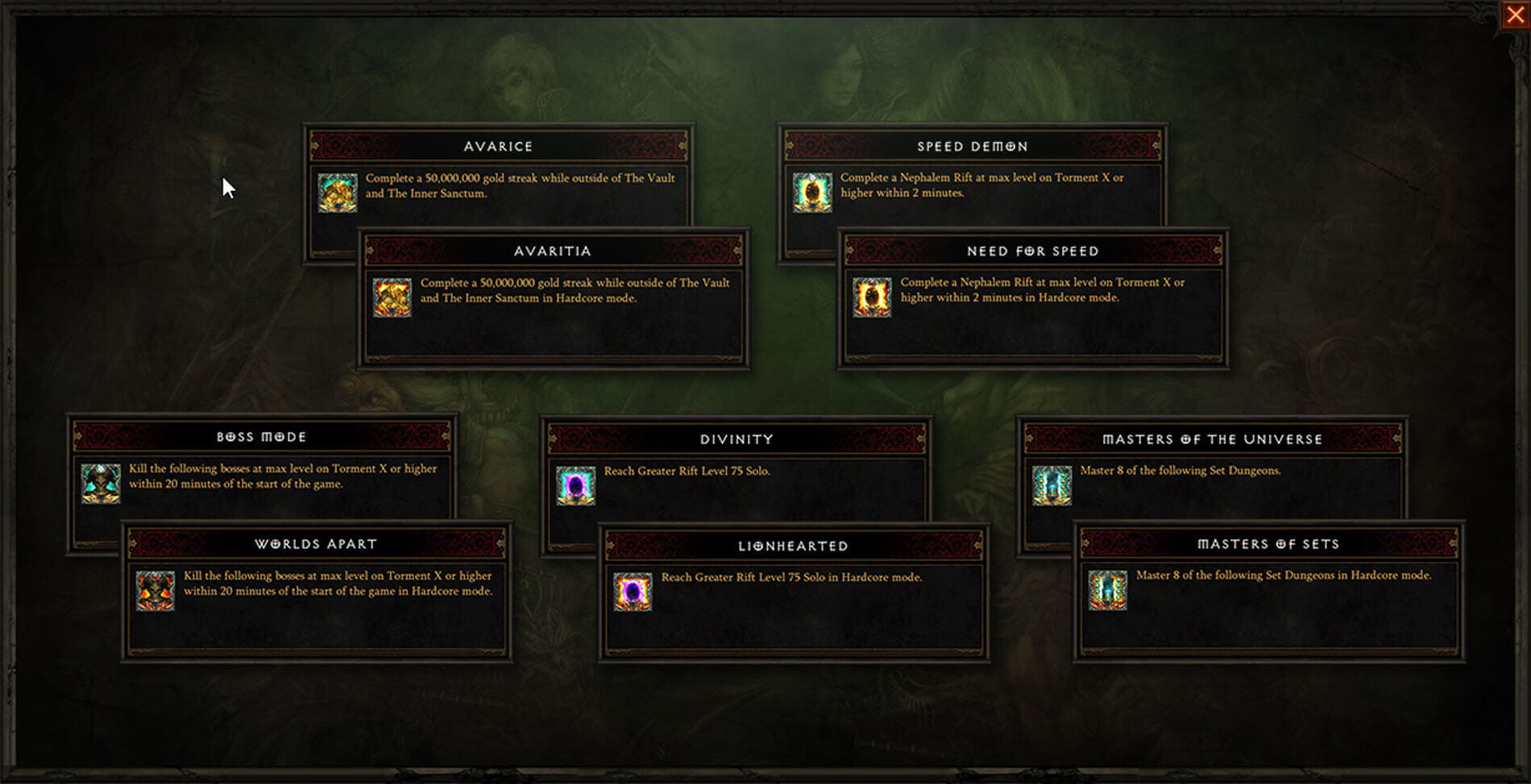Select the Divinity title banner

pyautogui.click(x=737, y=439)
